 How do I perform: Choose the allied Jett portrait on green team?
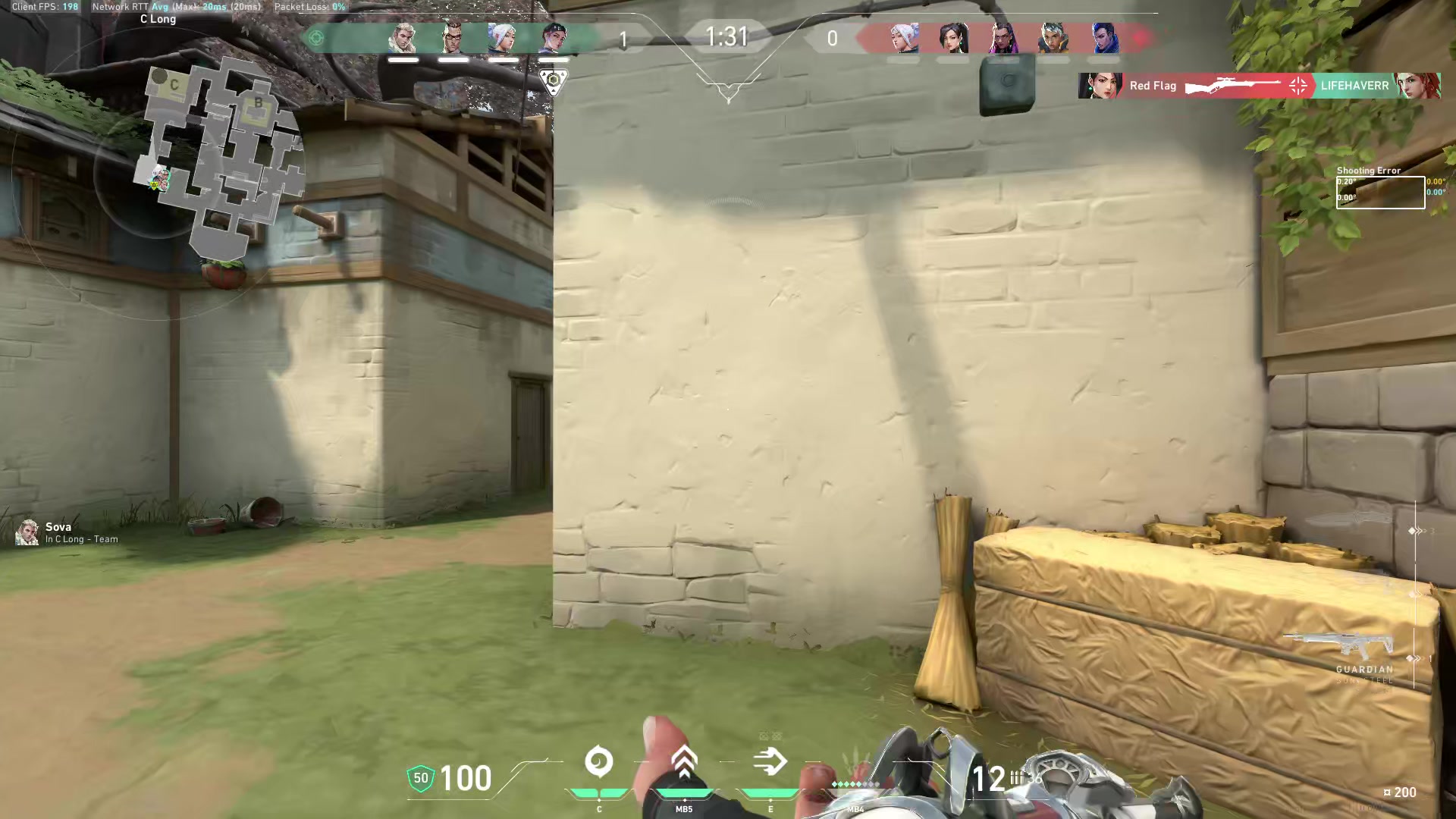503,37
